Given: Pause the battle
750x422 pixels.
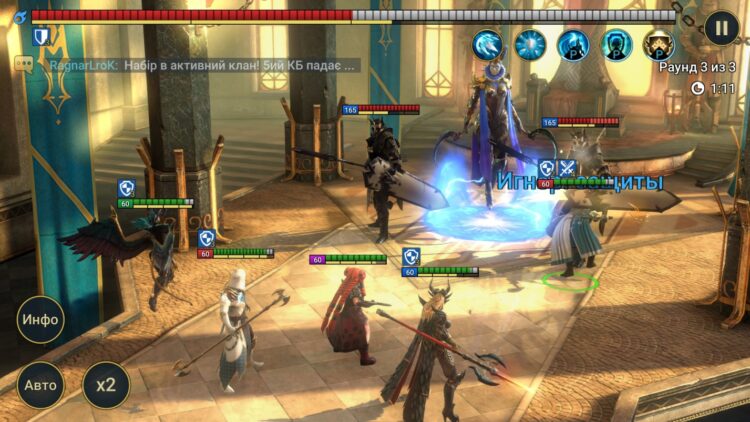Looking at the screenshot, I should pos(721,28).
